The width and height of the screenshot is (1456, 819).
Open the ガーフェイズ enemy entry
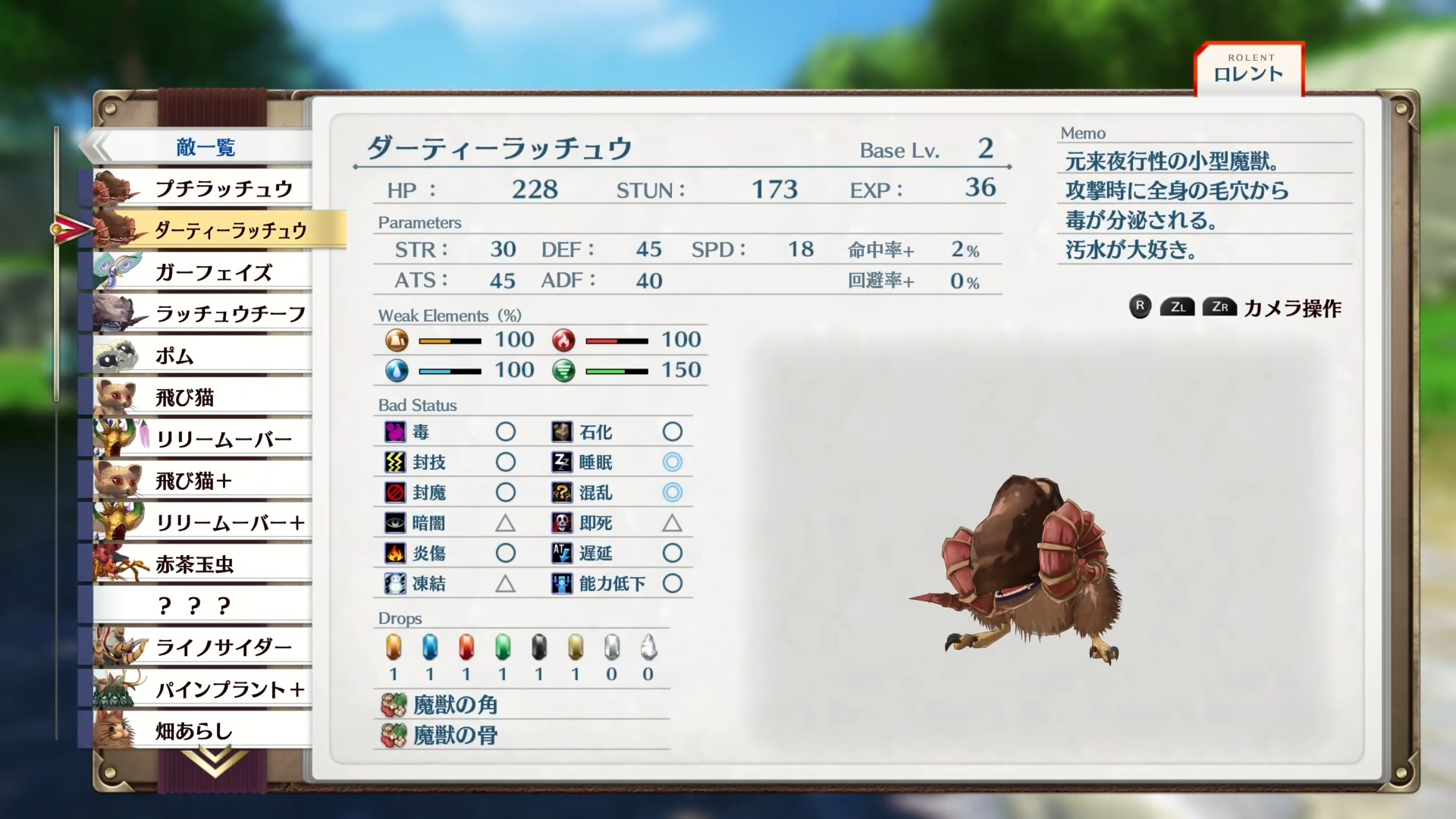(x=212, y=272)
